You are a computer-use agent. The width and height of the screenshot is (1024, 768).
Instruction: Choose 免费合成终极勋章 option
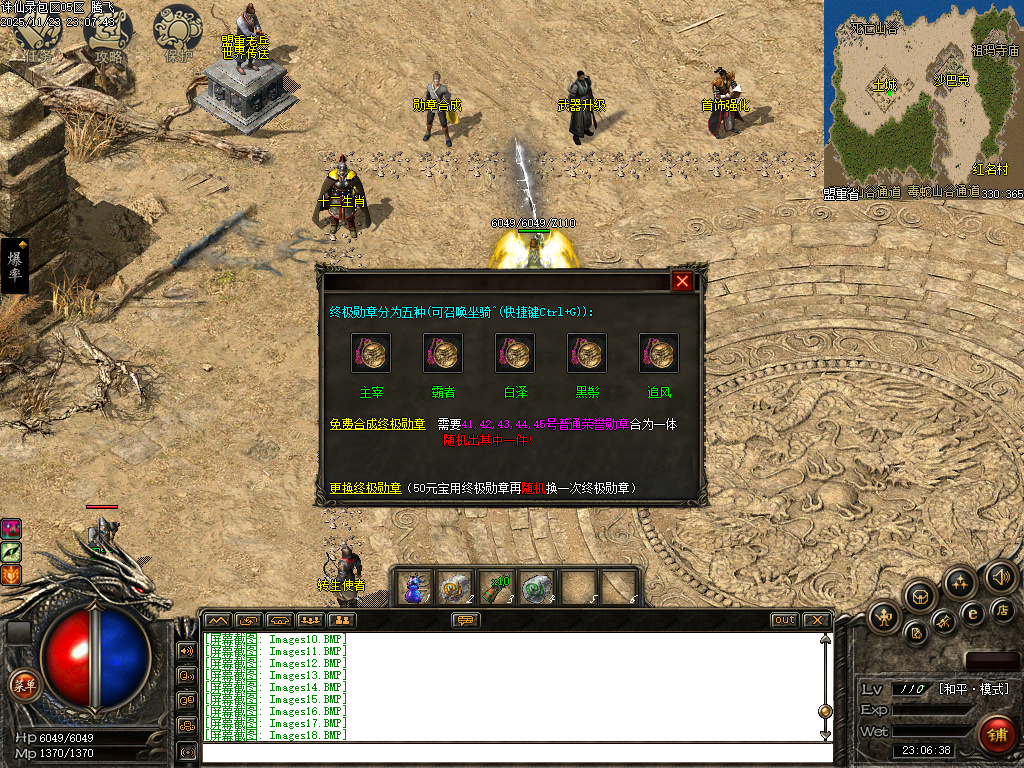377,424
